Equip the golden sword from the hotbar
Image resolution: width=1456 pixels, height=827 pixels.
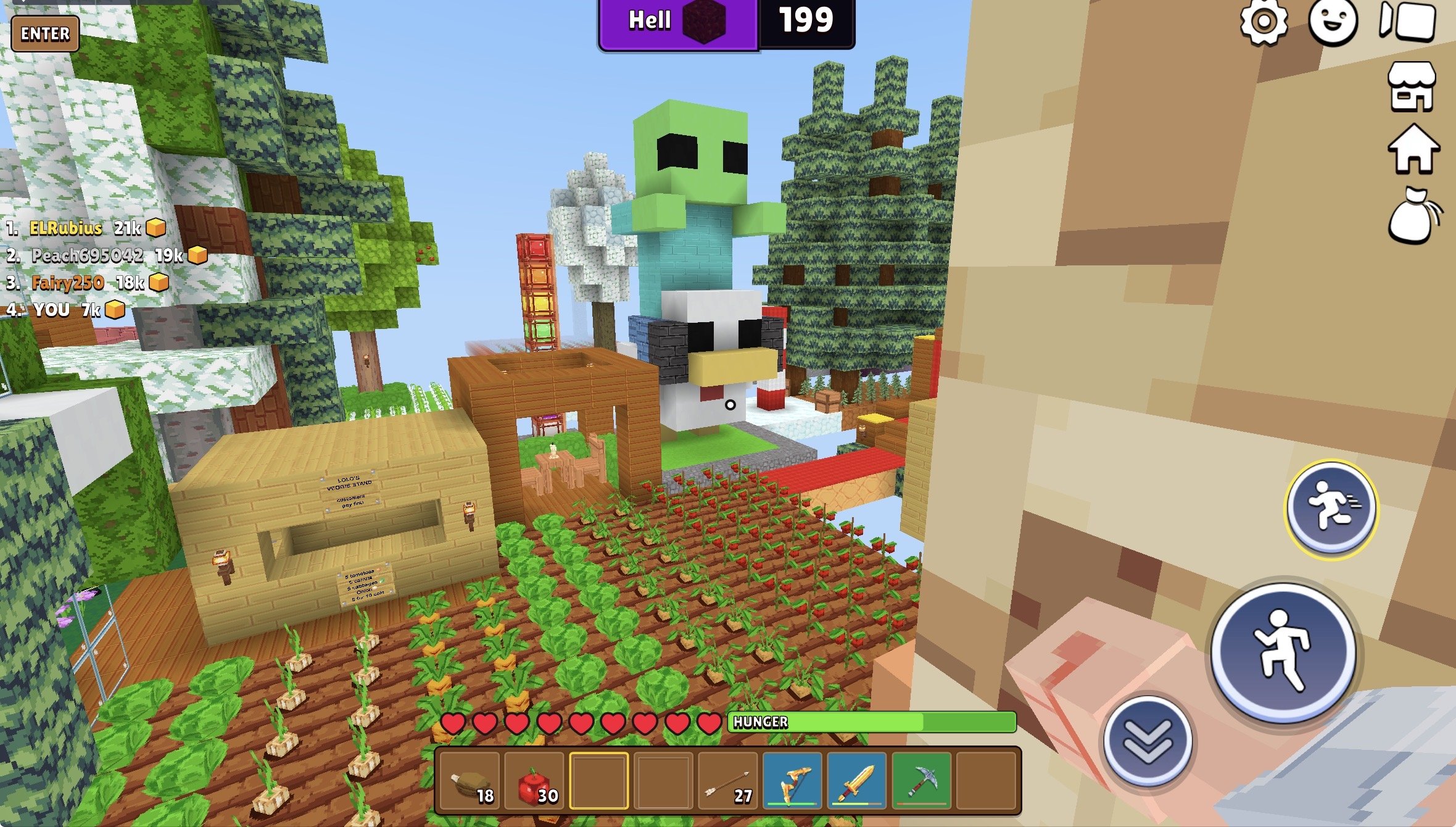(x=856, y=780)
